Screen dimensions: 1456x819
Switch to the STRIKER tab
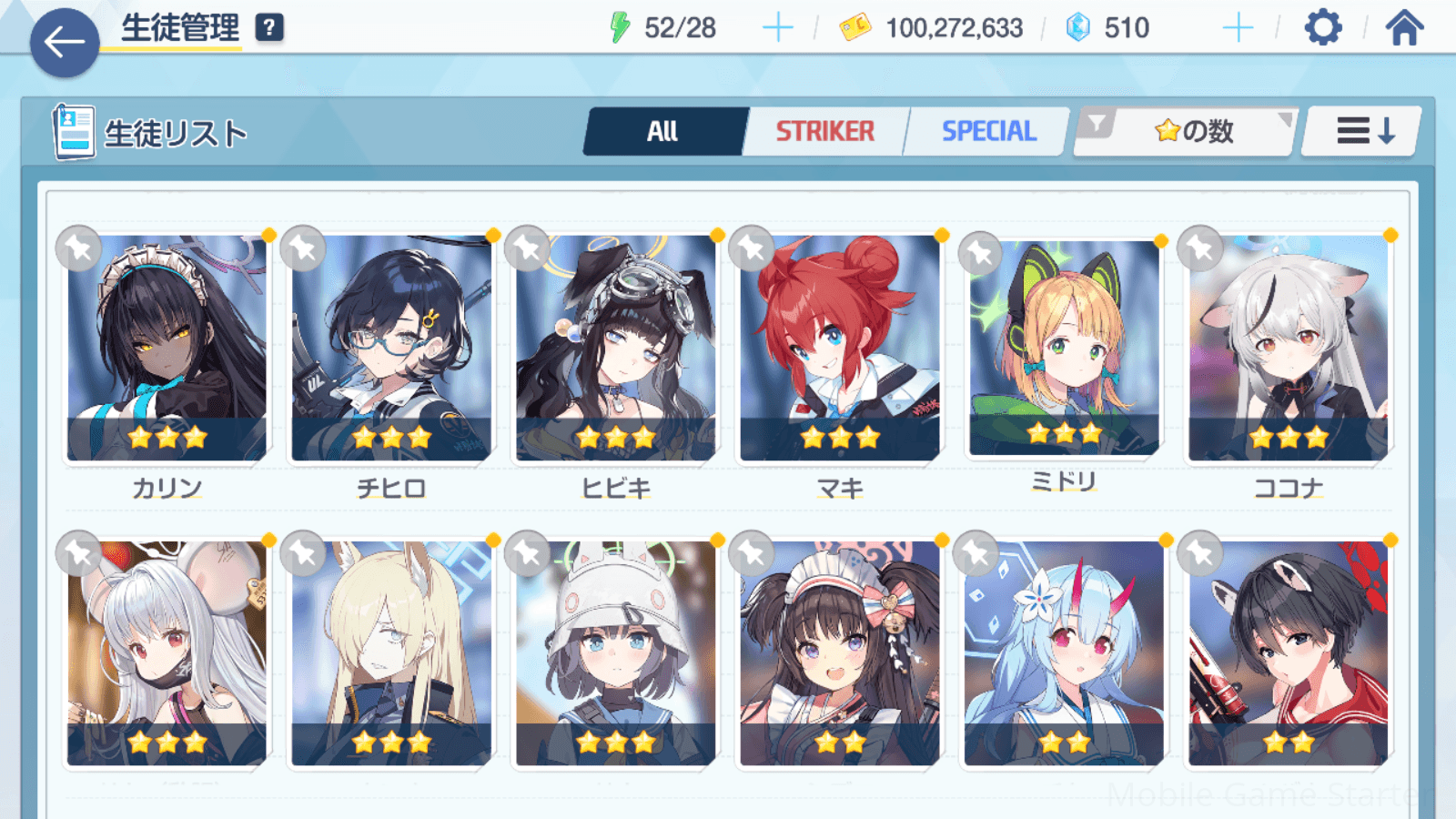[824, 132]
